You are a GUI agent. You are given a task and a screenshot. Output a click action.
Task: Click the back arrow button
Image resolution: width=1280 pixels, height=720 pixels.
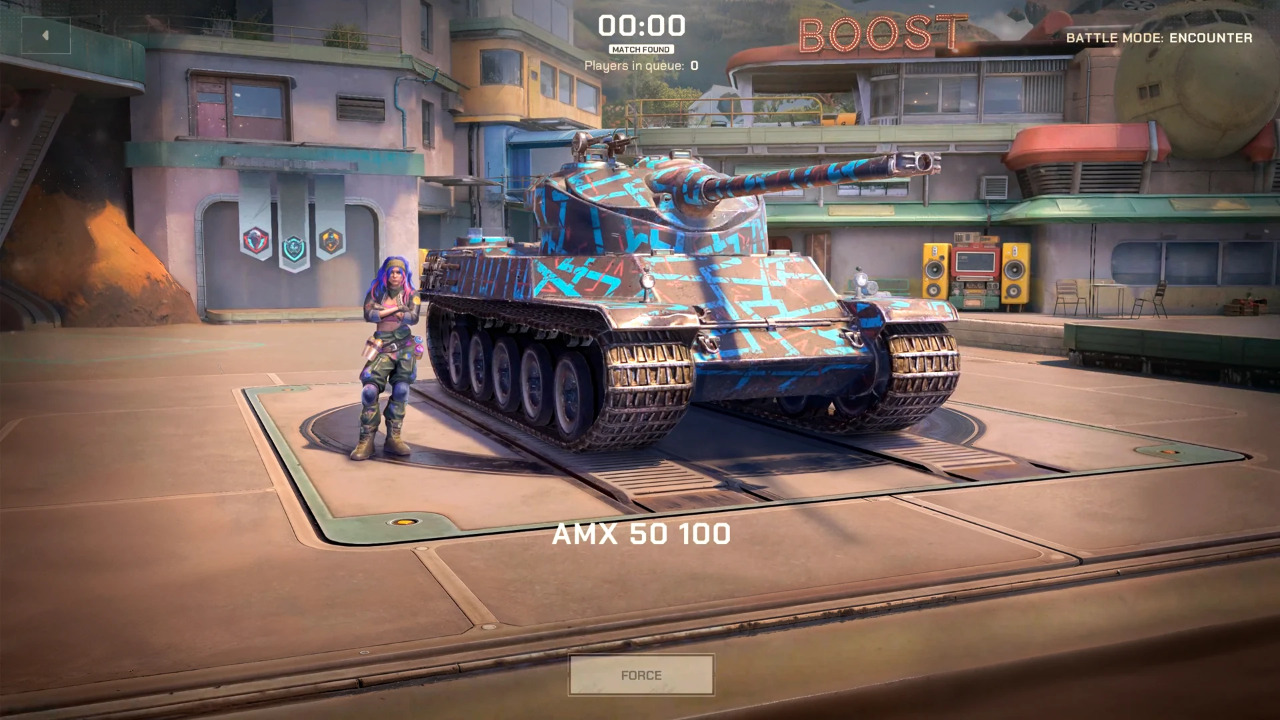(45, 35)
